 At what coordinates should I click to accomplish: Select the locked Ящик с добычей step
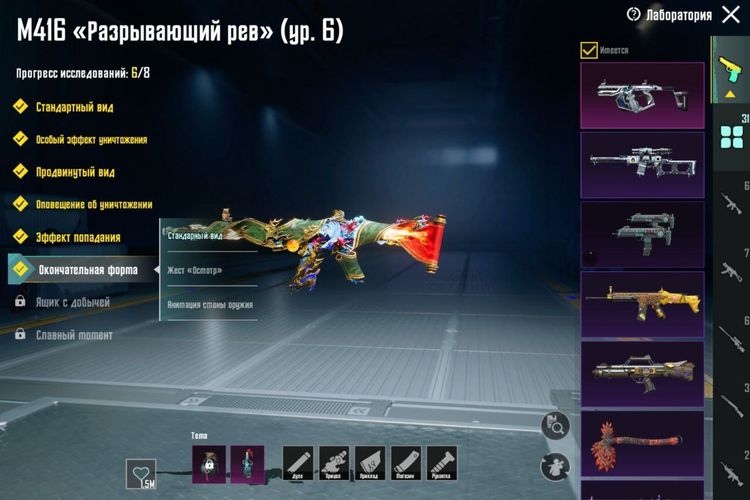[x=74, y=301]
